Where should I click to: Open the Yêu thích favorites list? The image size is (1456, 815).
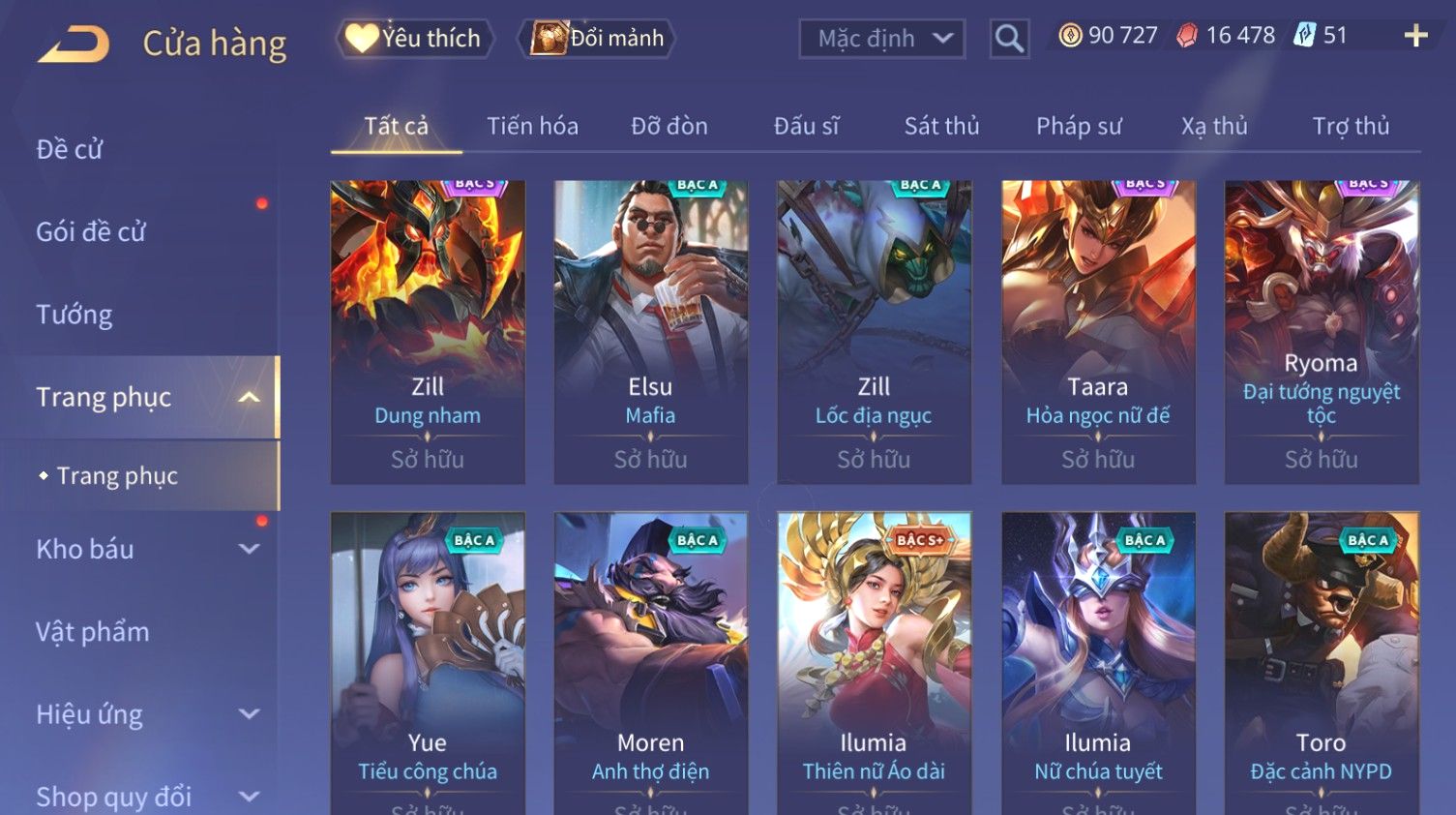[x=415, y=39]
